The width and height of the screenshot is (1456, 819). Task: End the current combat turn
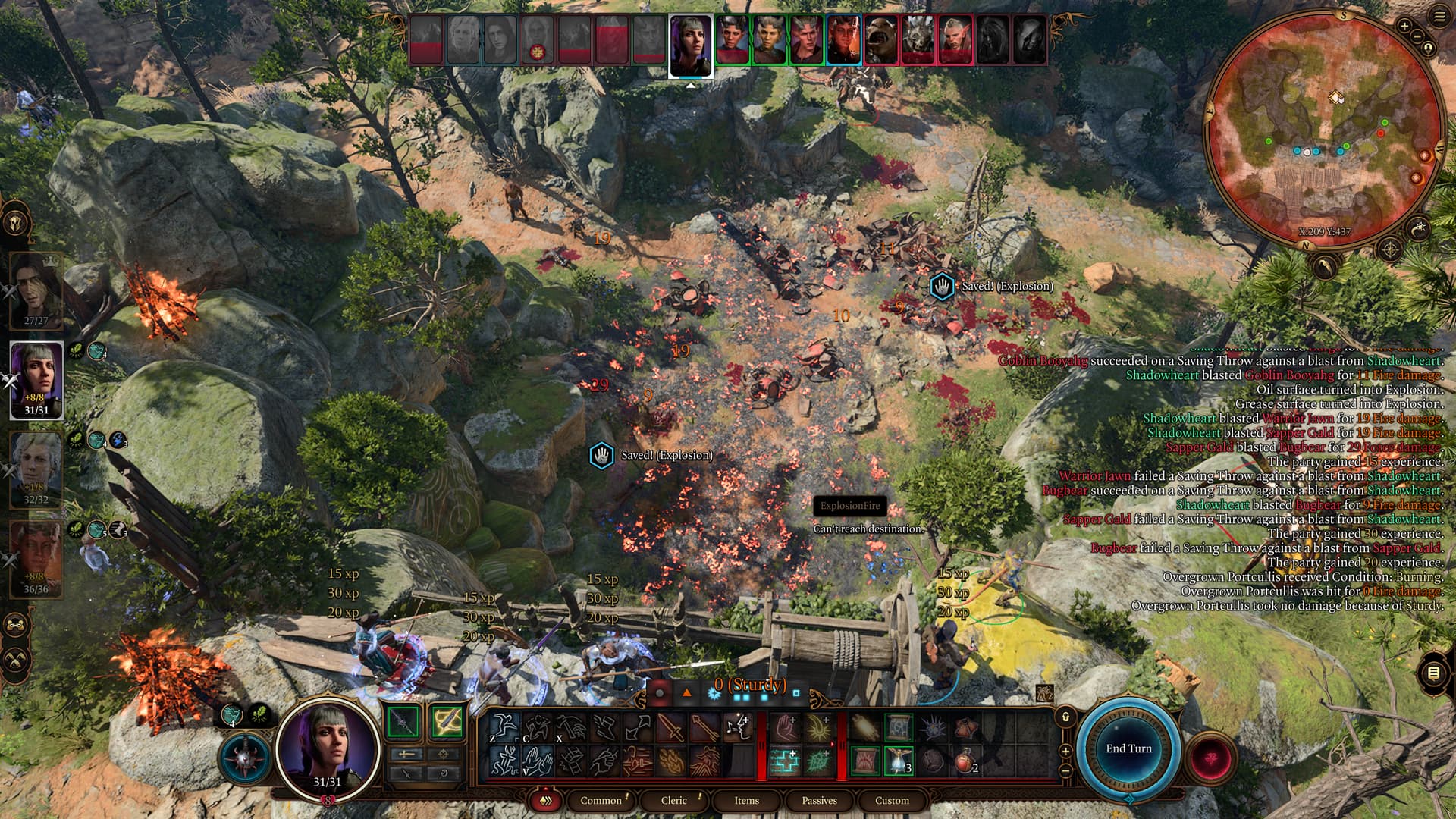click(1128, 748)
